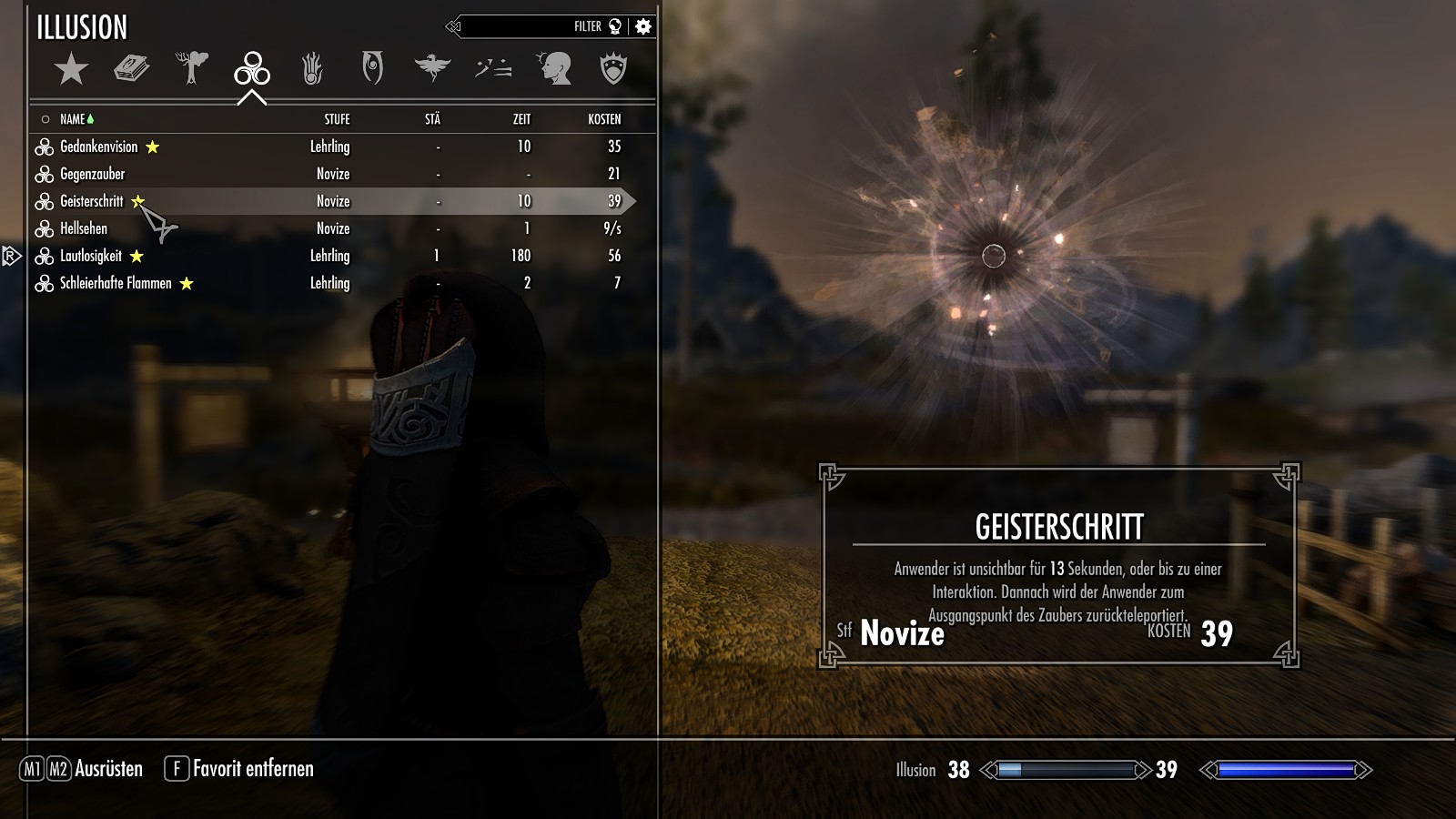Open the Alteration tree icon tab
This screenshot has height=819, width=1456.
click(192, 68)
